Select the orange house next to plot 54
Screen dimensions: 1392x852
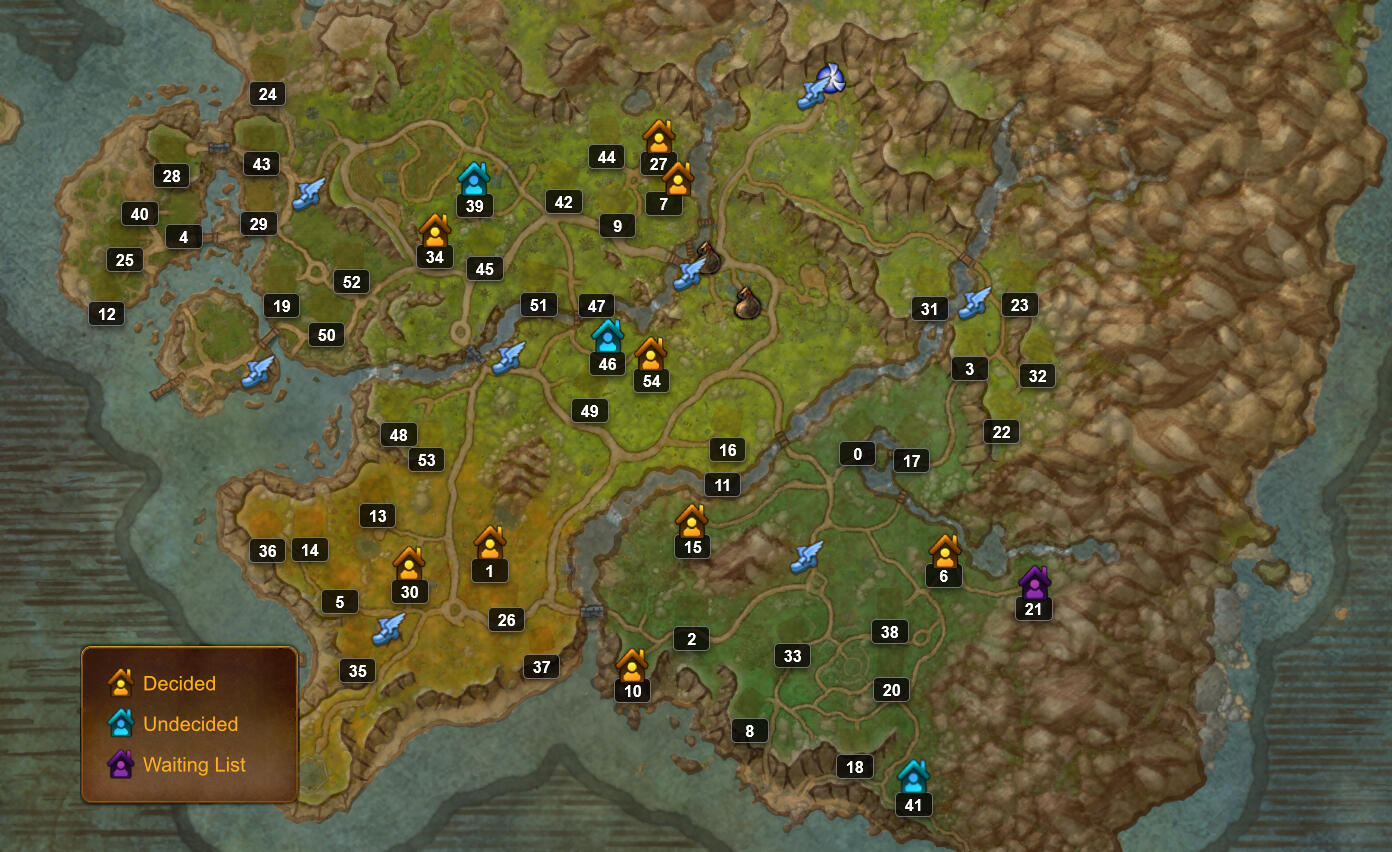[652, 353]
